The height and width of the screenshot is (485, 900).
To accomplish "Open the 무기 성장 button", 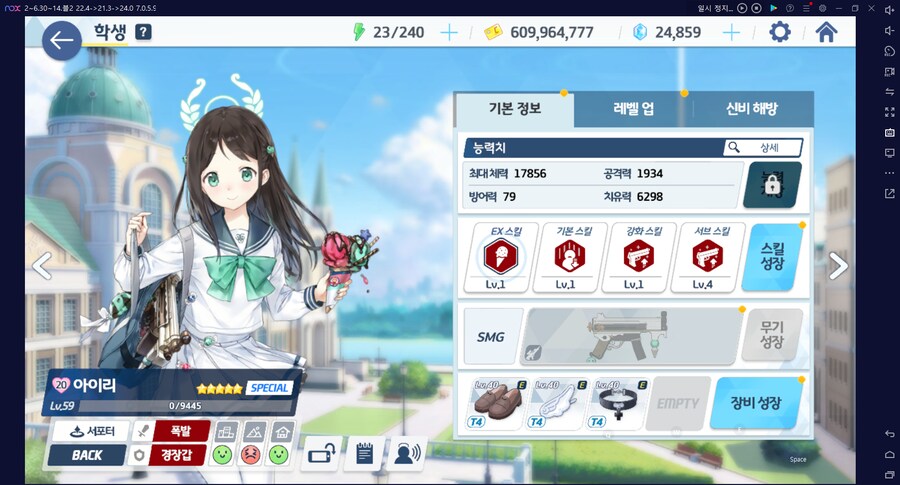I will click(771, 335).
